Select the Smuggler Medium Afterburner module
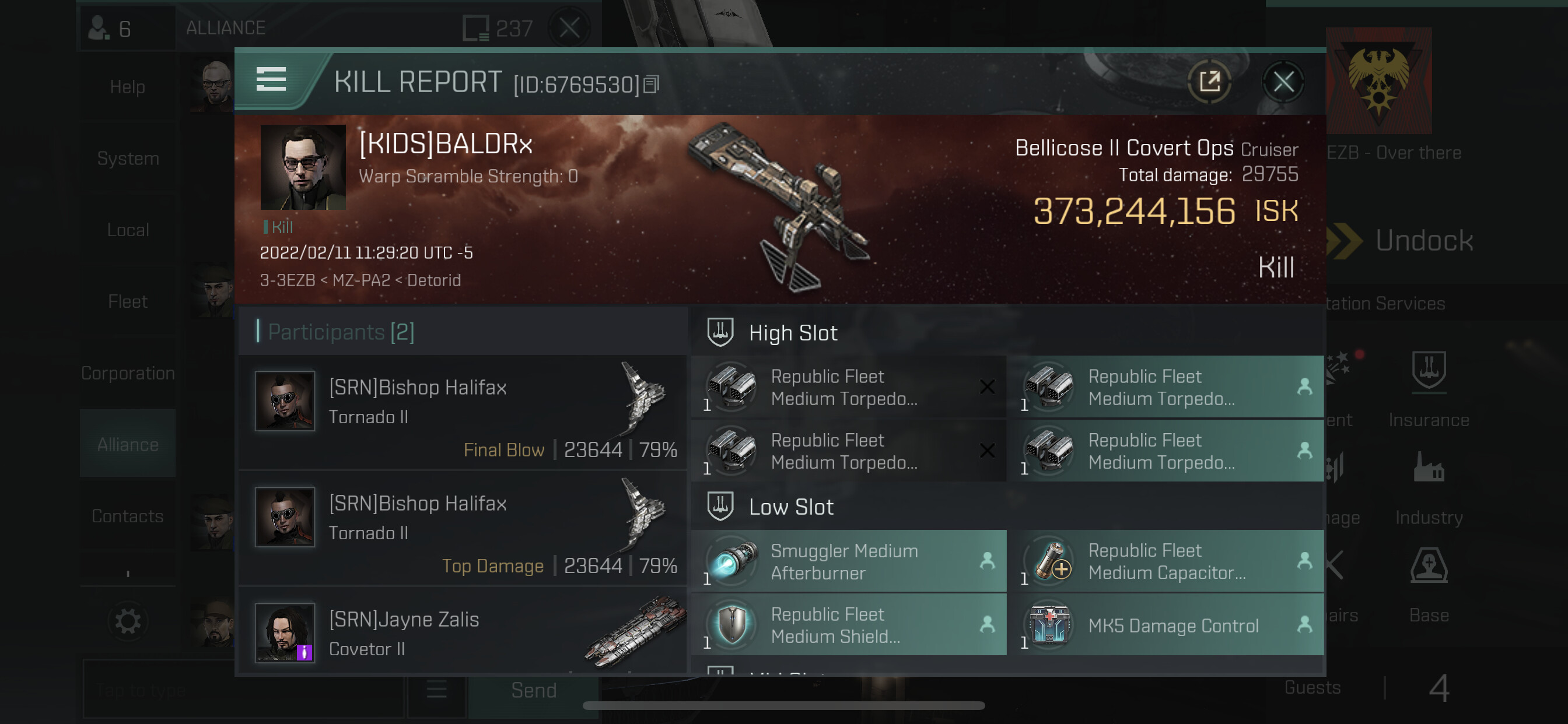Image resolution: width=1568 pixels, height=724 pixels. point(849,561)
